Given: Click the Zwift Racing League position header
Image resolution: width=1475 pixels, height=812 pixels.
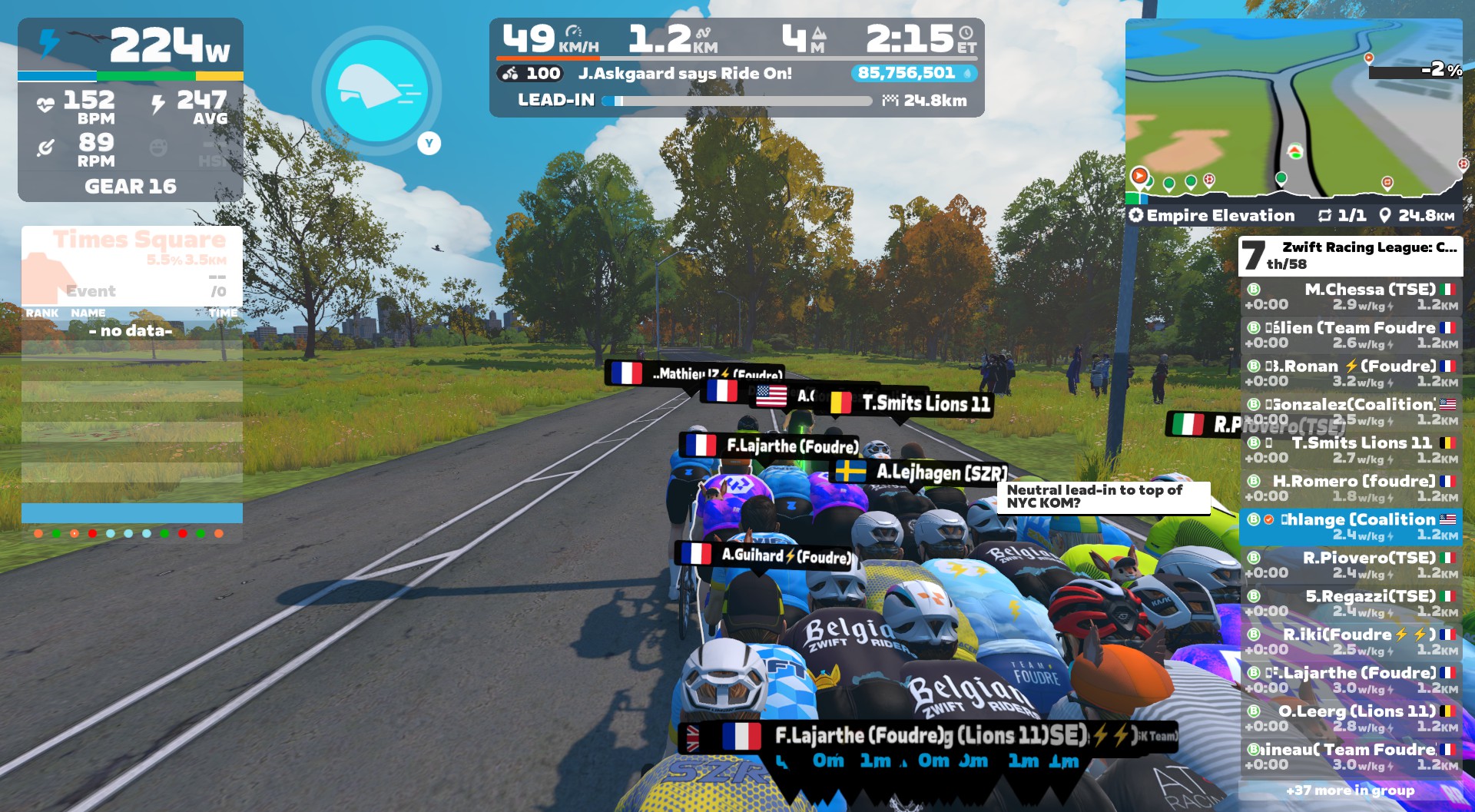Looking at the screenshot, I should coord(1351,255).
